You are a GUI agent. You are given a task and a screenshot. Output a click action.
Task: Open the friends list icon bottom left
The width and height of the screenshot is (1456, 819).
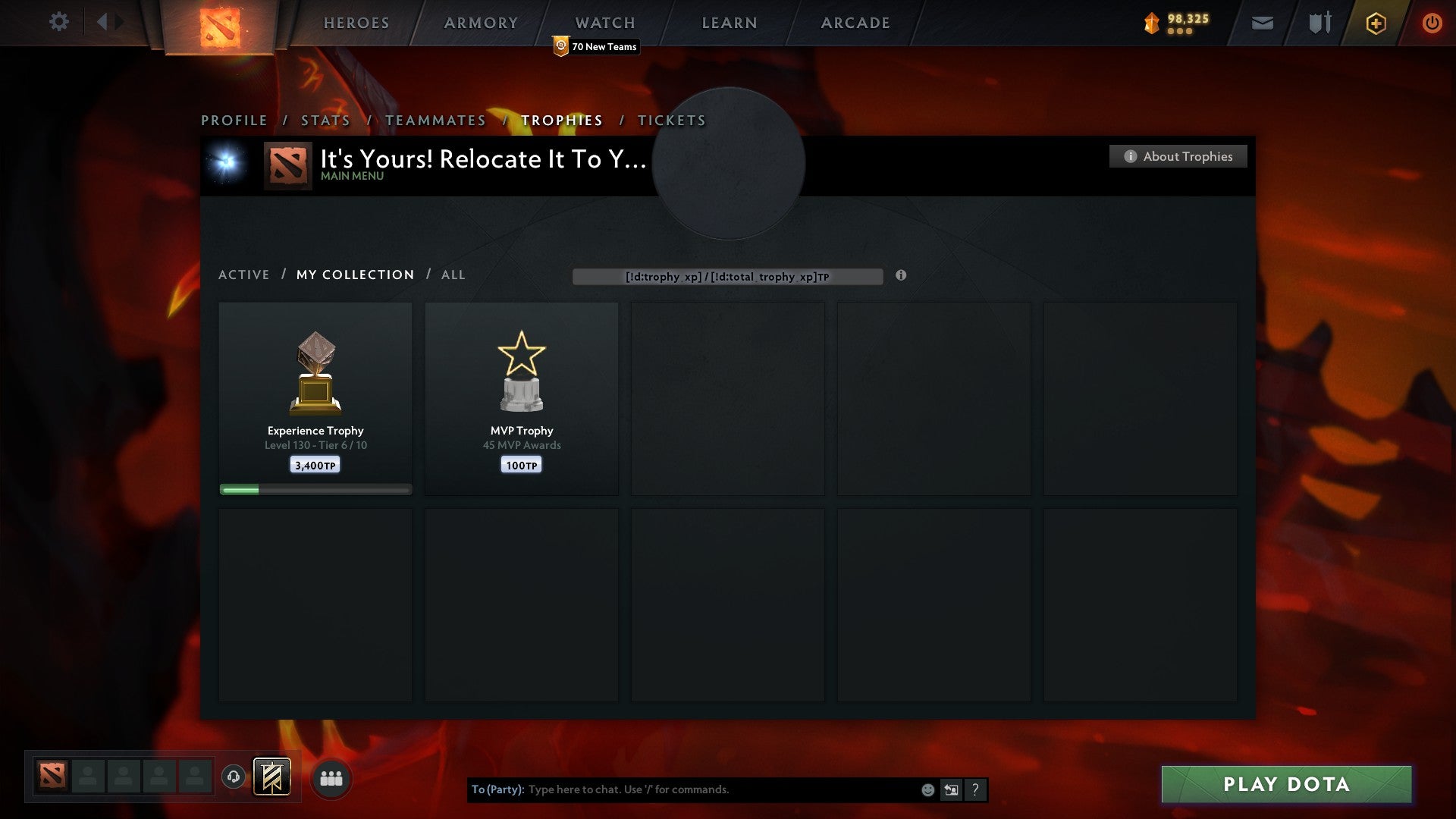pos(331,777)
